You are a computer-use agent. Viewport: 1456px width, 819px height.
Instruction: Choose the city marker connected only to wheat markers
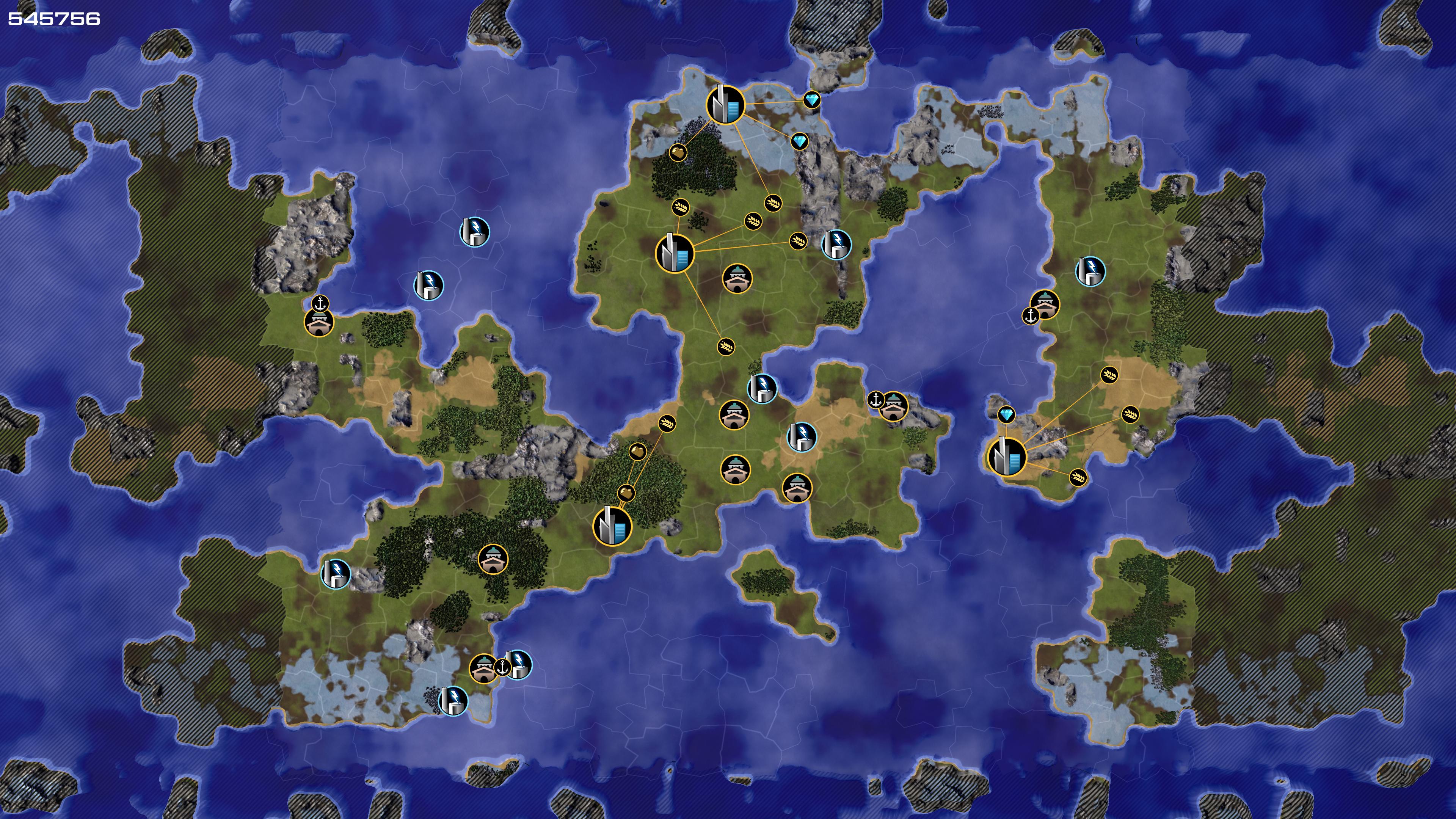click(674, 253)
